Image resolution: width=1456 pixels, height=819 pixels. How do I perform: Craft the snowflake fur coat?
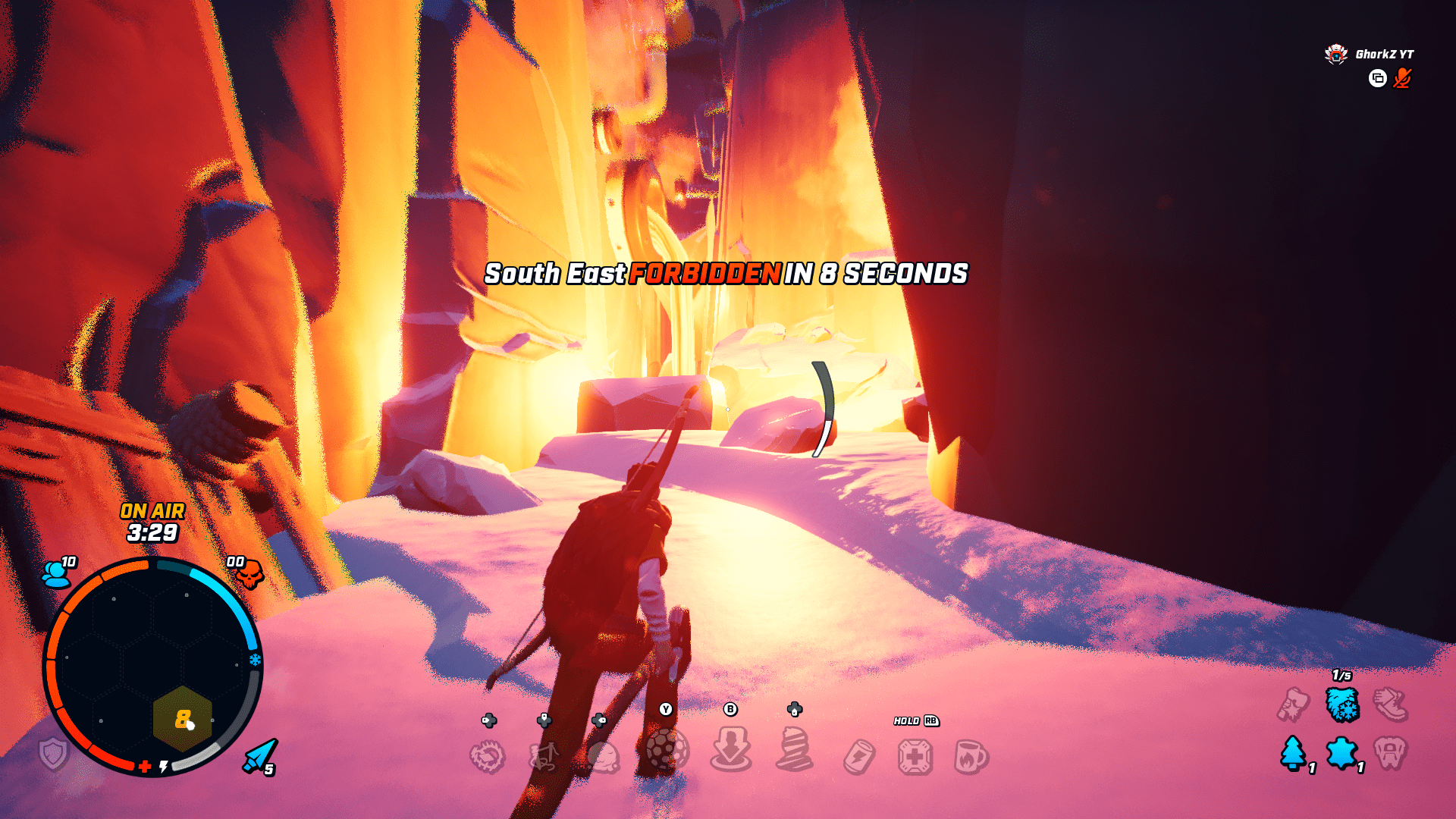point(1342,704)
